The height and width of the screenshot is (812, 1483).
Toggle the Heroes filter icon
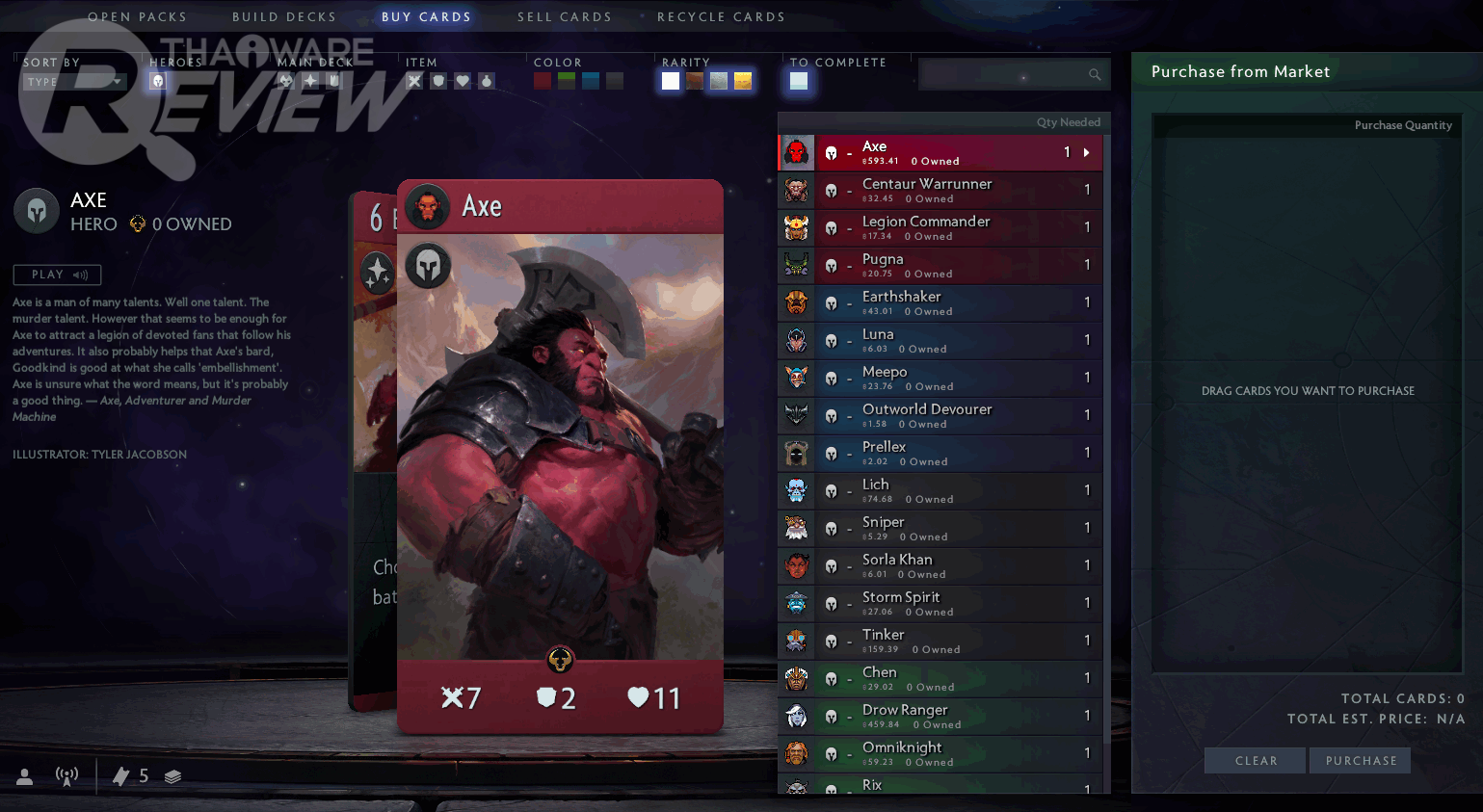[158, 82]
